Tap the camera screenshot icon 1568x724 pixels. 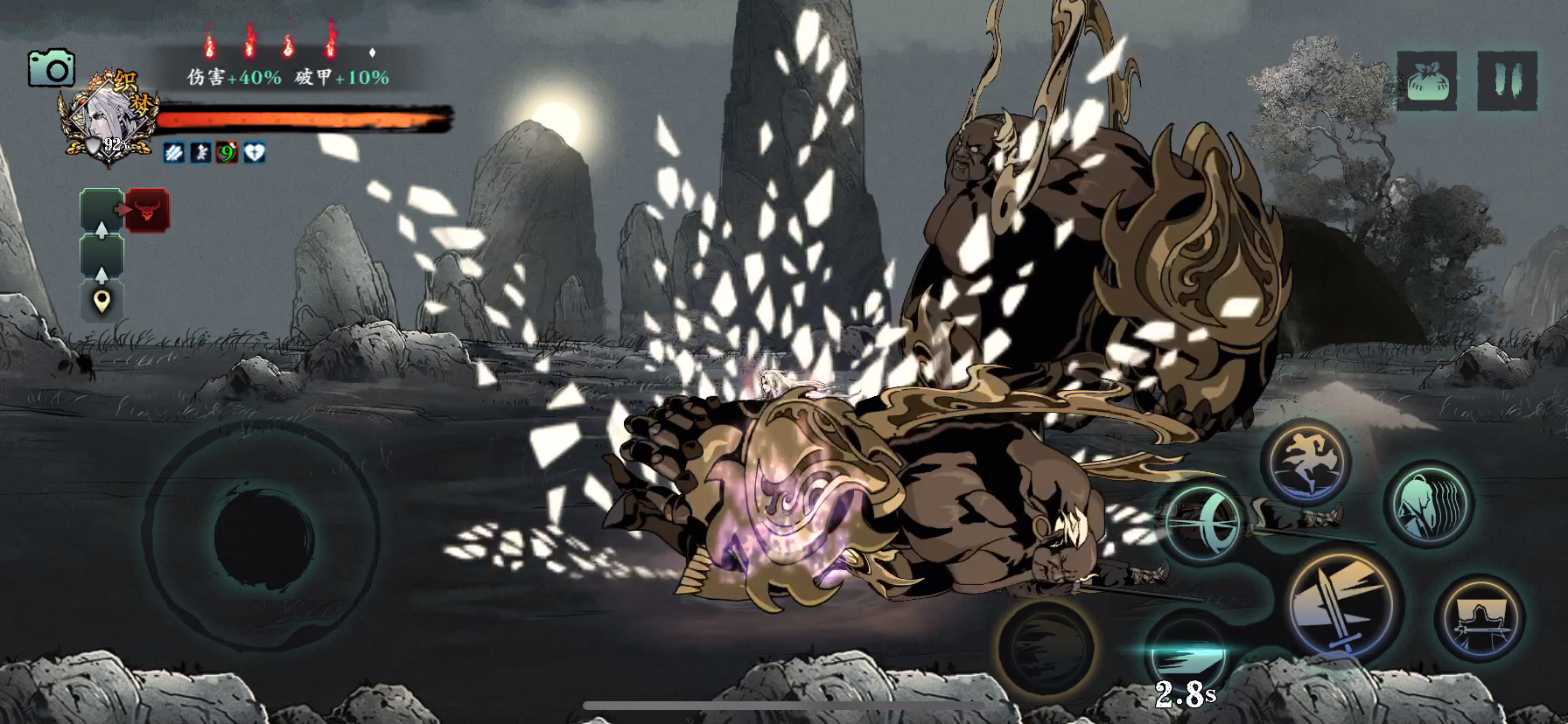[51, 68]
